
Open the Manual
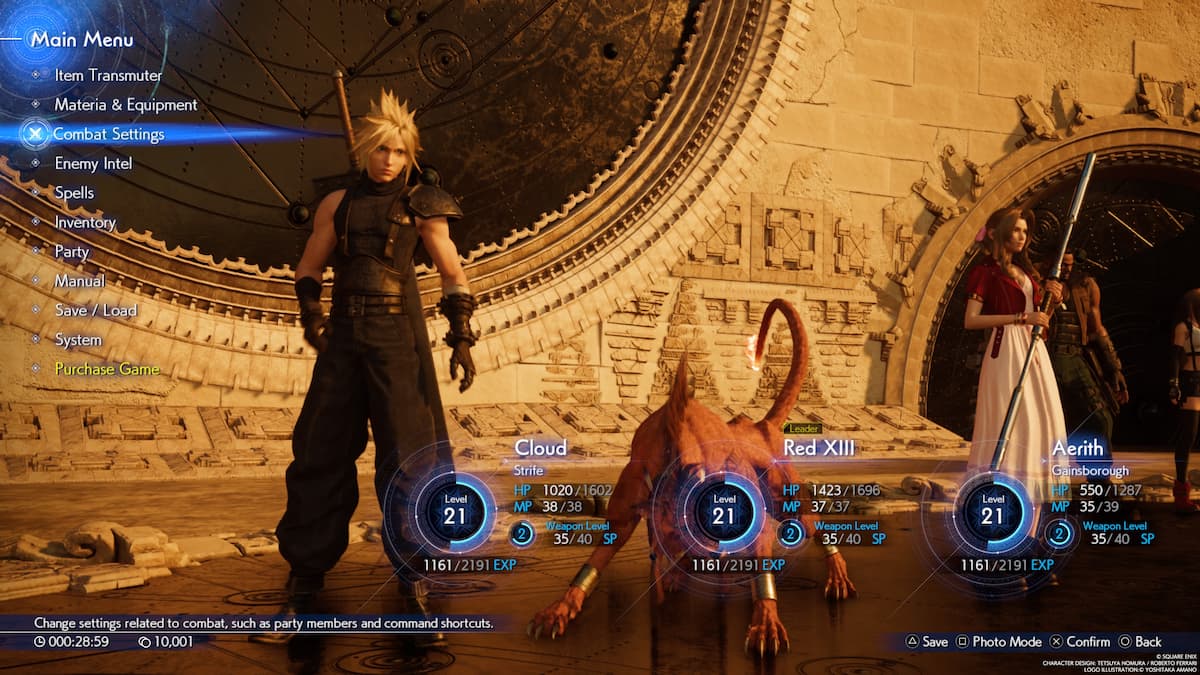[x=79, y=281]
